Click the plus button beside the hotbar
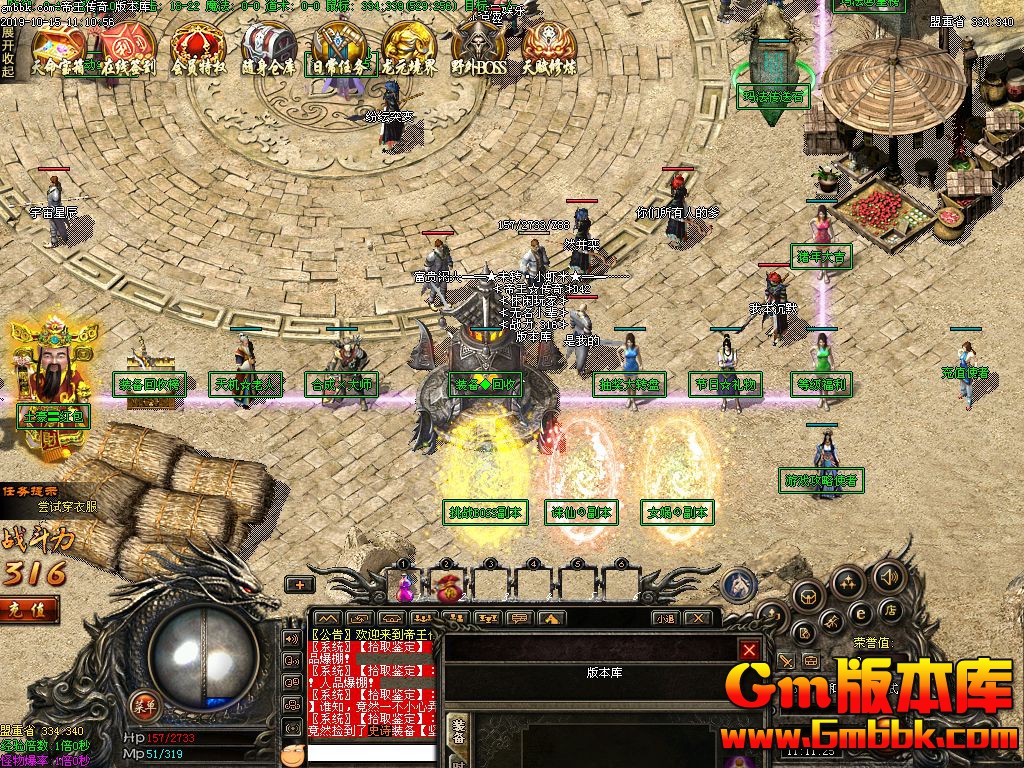1024x768 pixels. point(299,585)
